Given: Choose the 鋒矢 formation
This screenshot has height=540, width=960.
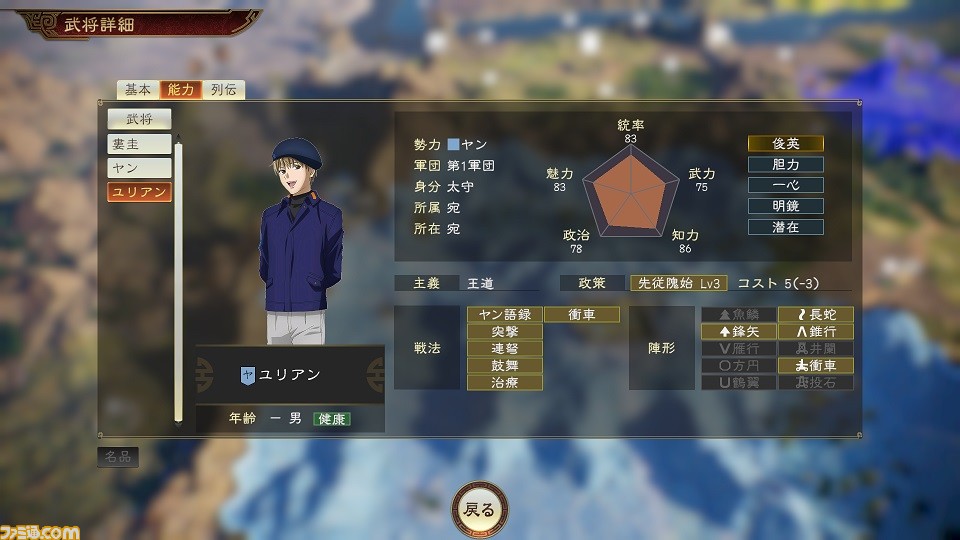Looking at the screenshot, I should [x=738, y=331].
